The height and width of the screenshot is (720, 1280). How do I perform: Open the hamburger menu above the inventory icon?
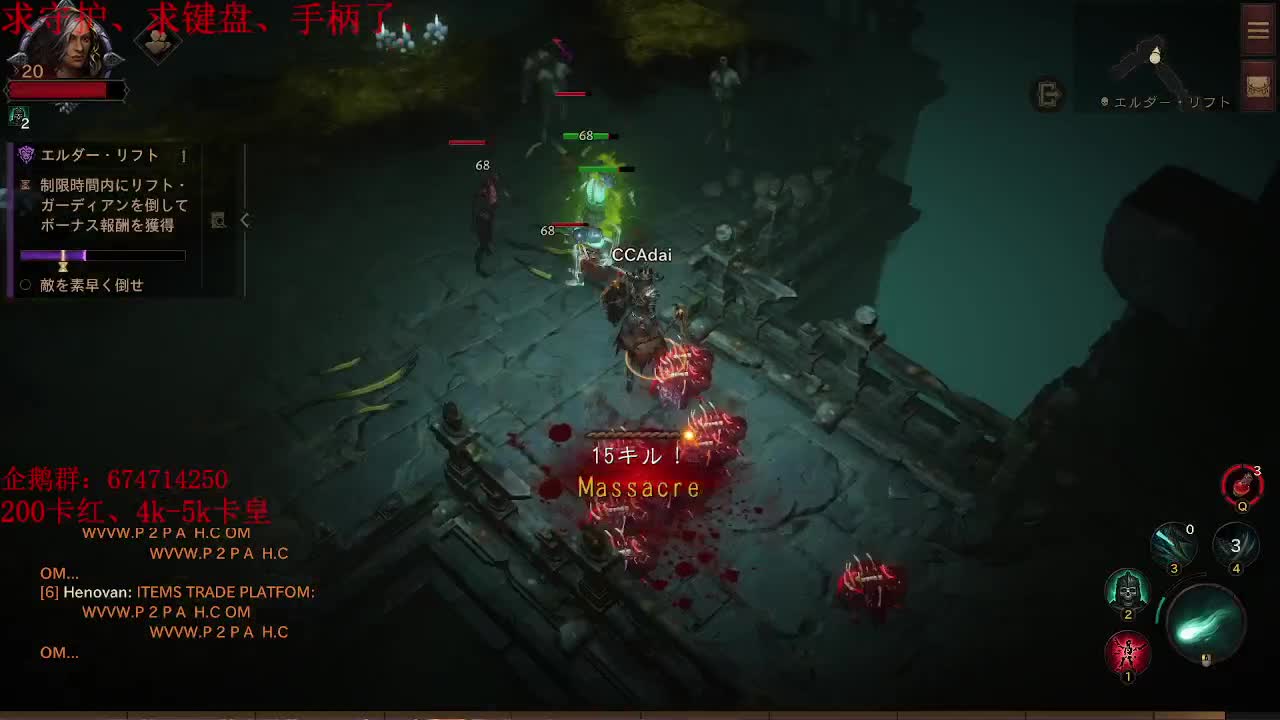pyautogui.click(x=1257, y=29)
